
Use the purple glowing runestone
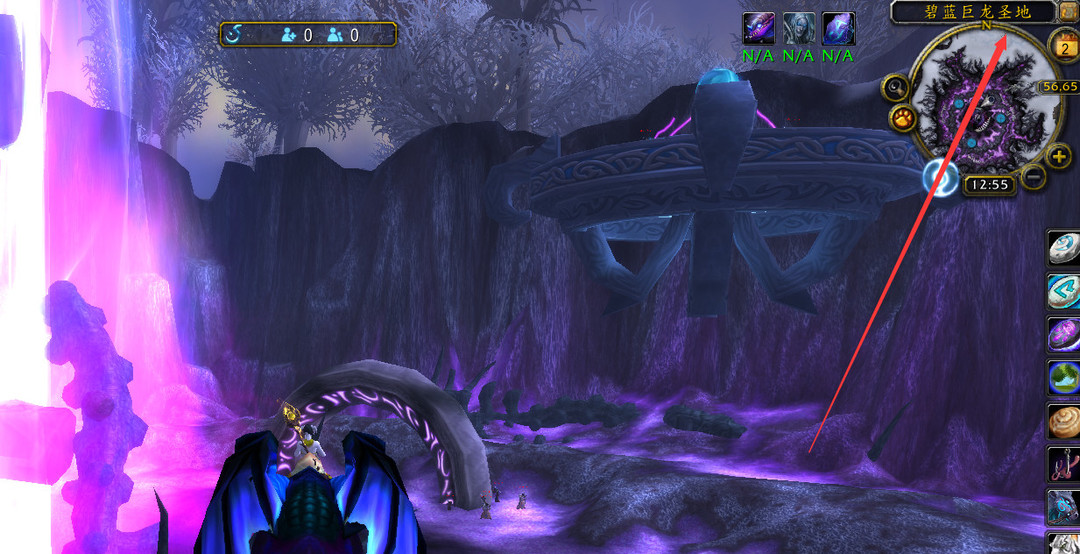point(1064,334)
